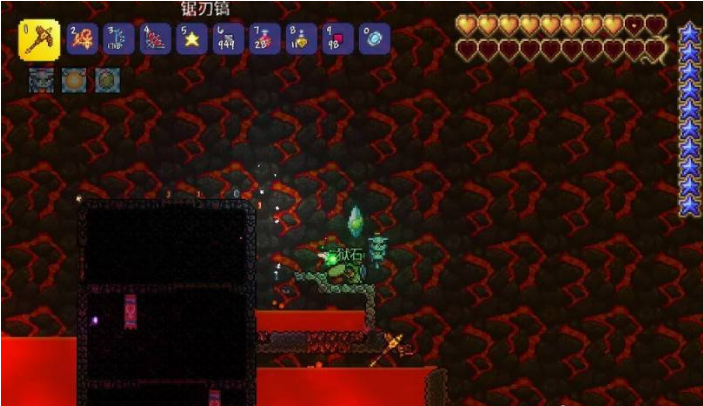
Task: Choose the yellow potion in slot 8
Action: 301,39
